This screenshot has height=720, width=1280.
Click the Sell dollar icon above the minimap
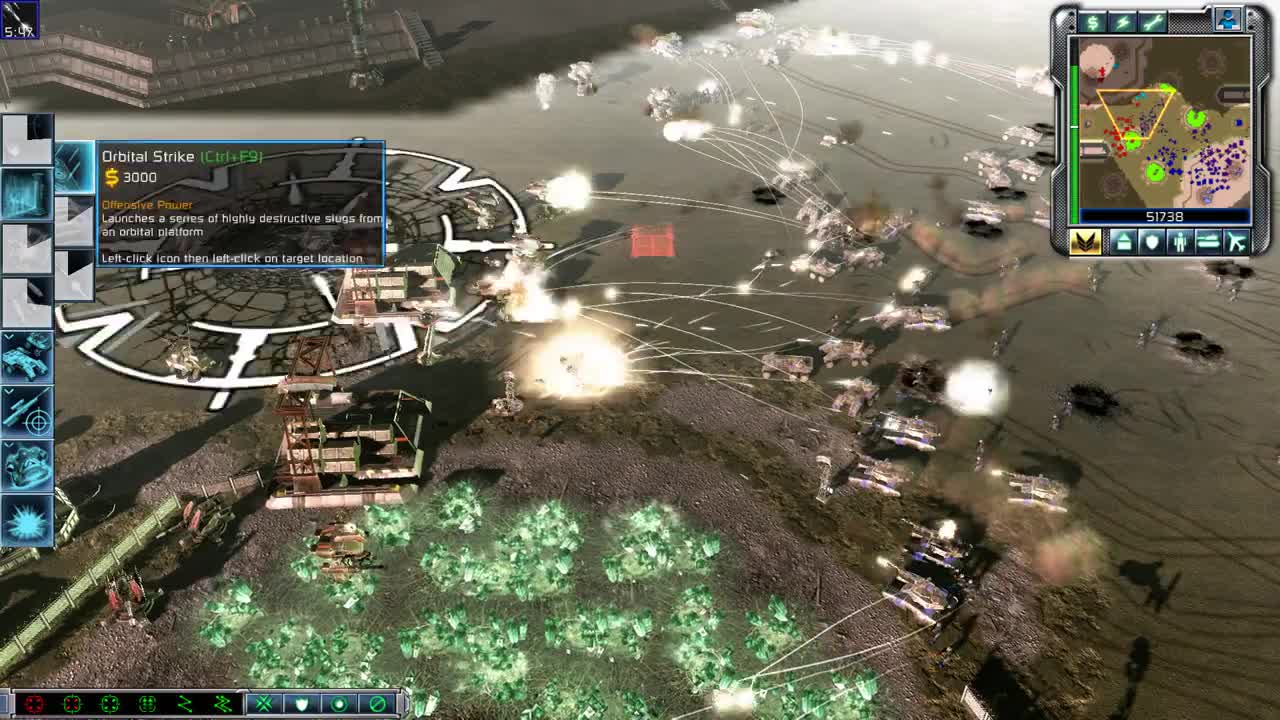(1093, 22)
